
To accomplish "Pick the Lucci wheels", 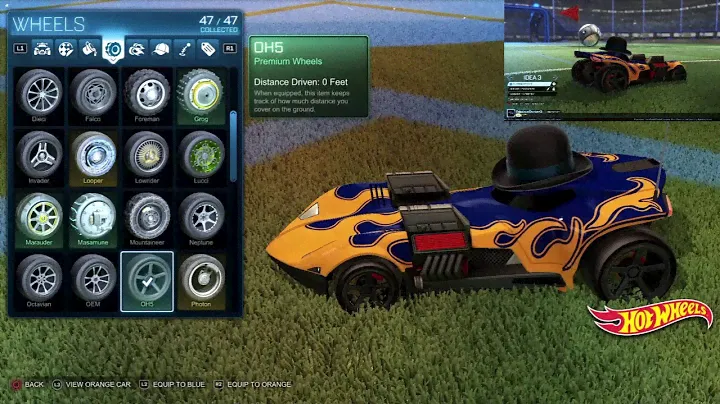I will point(200,157).
